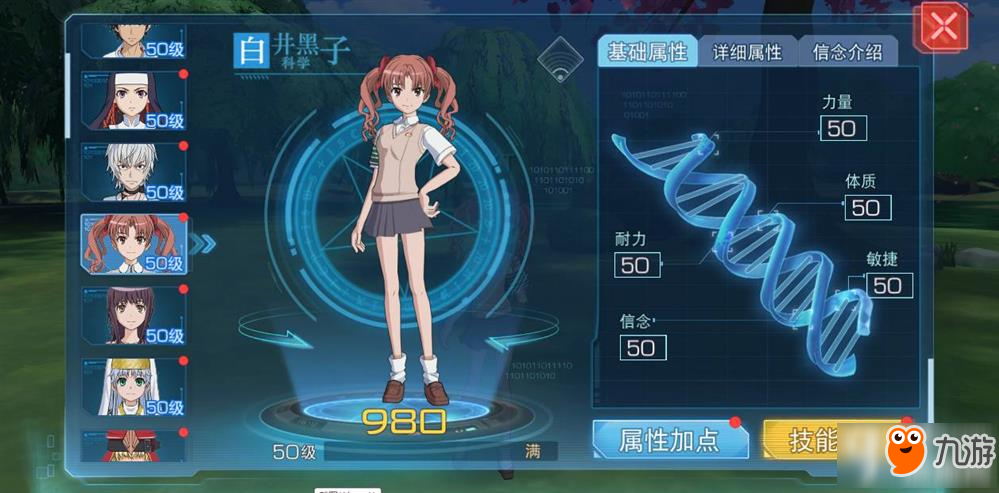The width and height of the screenshot is (999, 493).
Task: Select the green-eyed nun in white hood portrait
Action: (134, 387)
